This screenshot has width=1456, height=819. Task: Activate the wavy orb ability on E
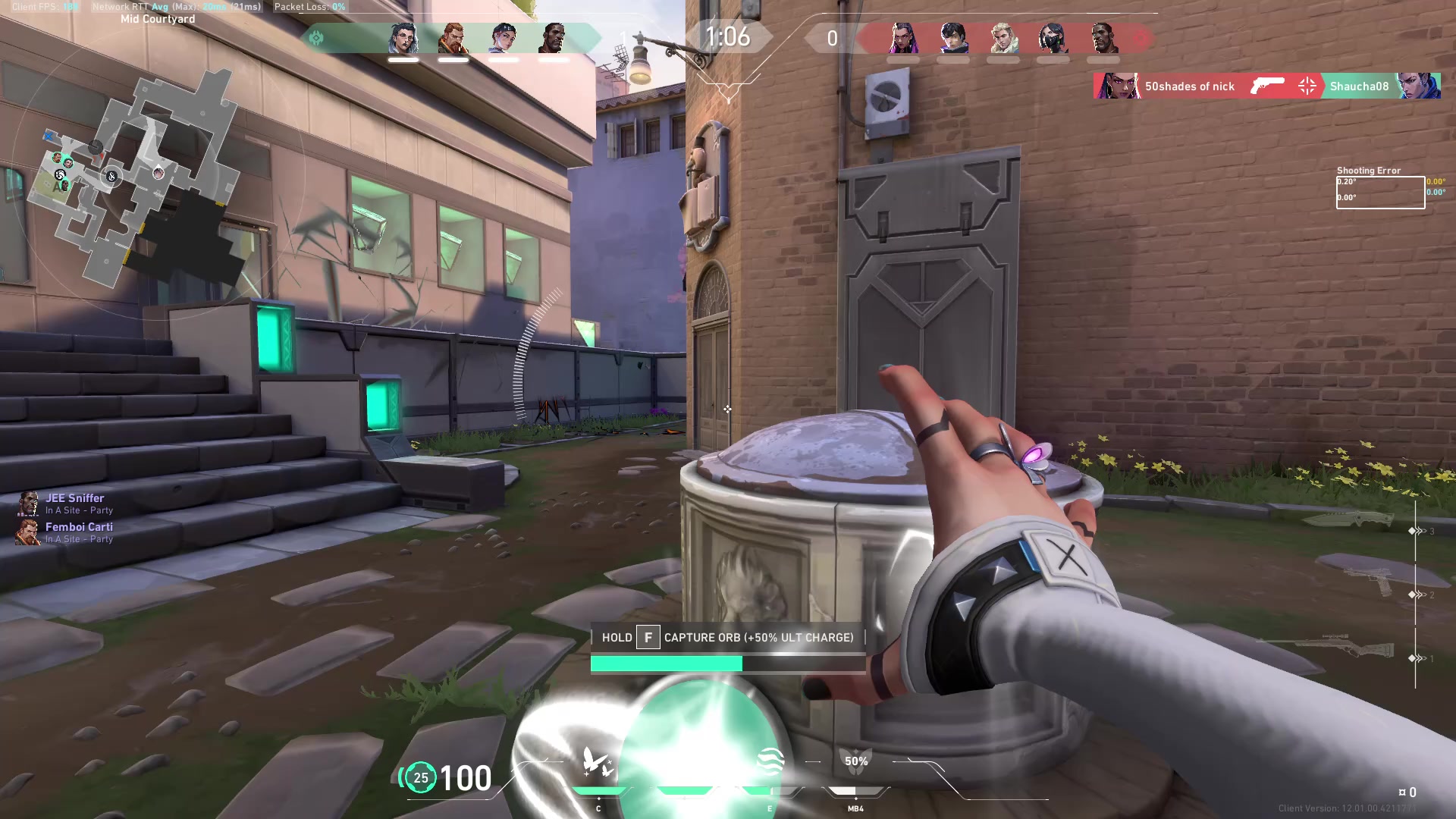coord(770,761)
